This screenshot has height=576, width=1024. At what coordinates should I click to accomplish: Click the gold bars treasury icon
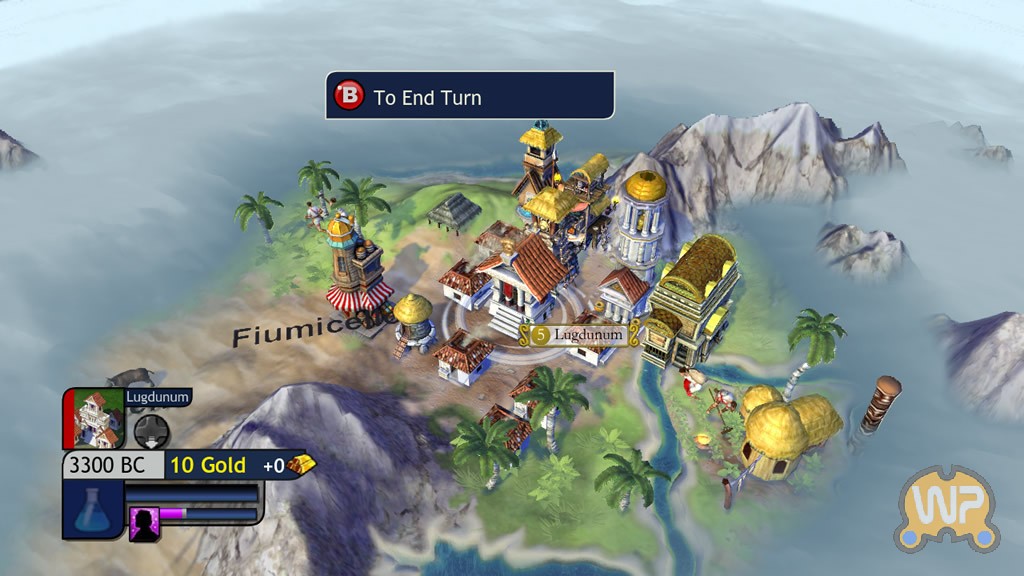click(301, 465)
